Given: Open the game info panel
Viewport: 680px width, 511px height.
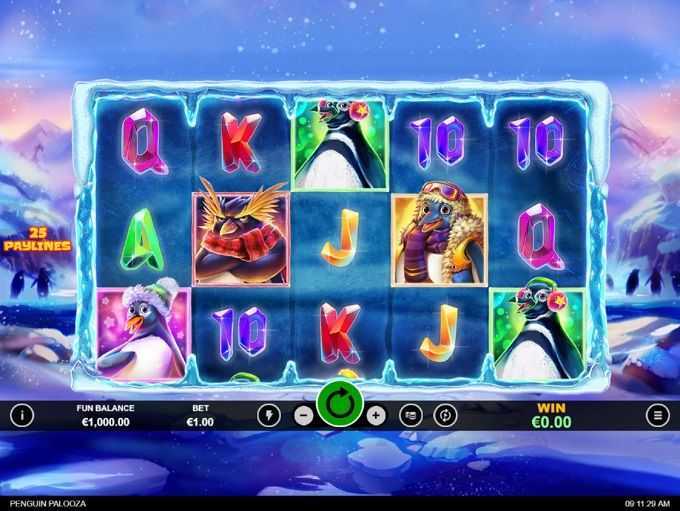Looking at the screenshot, I should [x=22, y=415].
